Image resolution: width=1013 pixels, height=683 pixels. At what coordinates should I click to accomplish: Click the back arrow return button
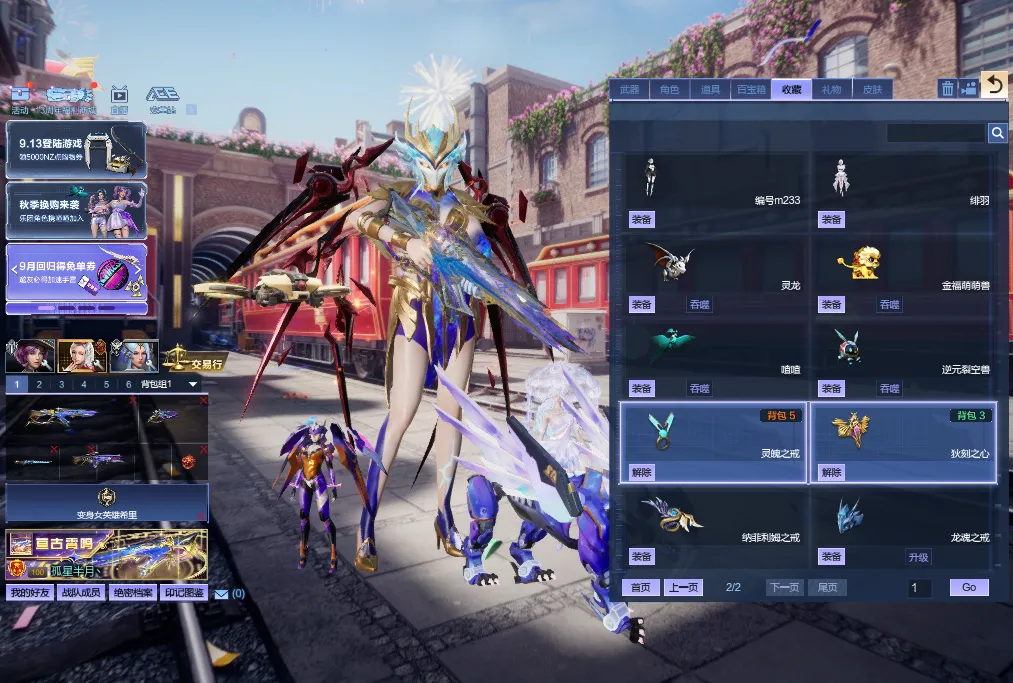(x=993, y=86)
